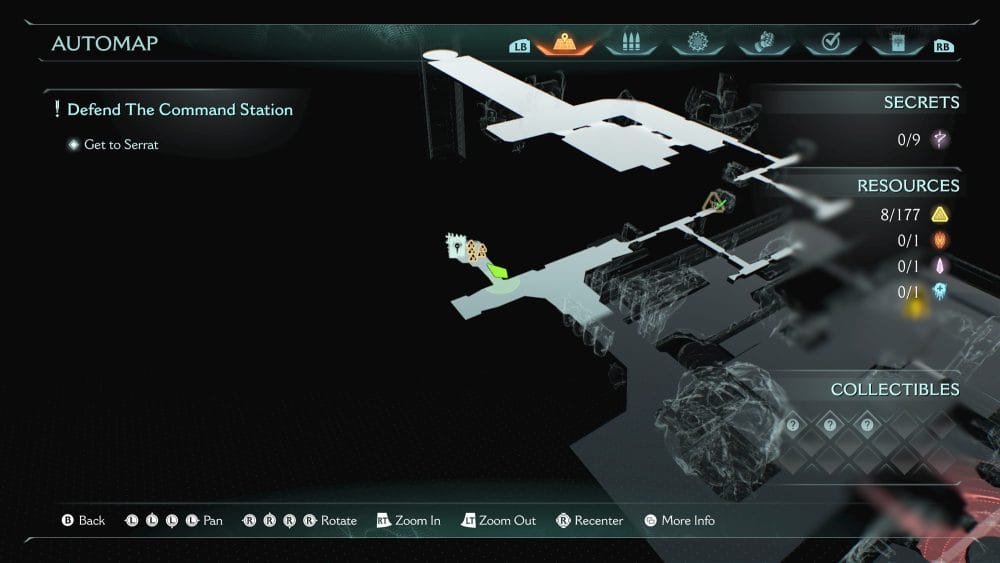Select the Automap tab icon
The image size is (1000, 563).
click(565, 43)
